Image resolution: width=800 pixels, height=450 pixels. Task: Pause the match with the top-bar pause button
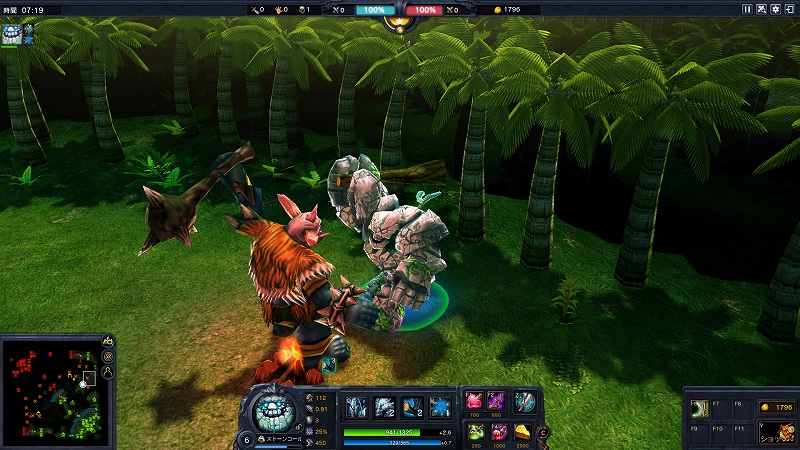point(747,9)
